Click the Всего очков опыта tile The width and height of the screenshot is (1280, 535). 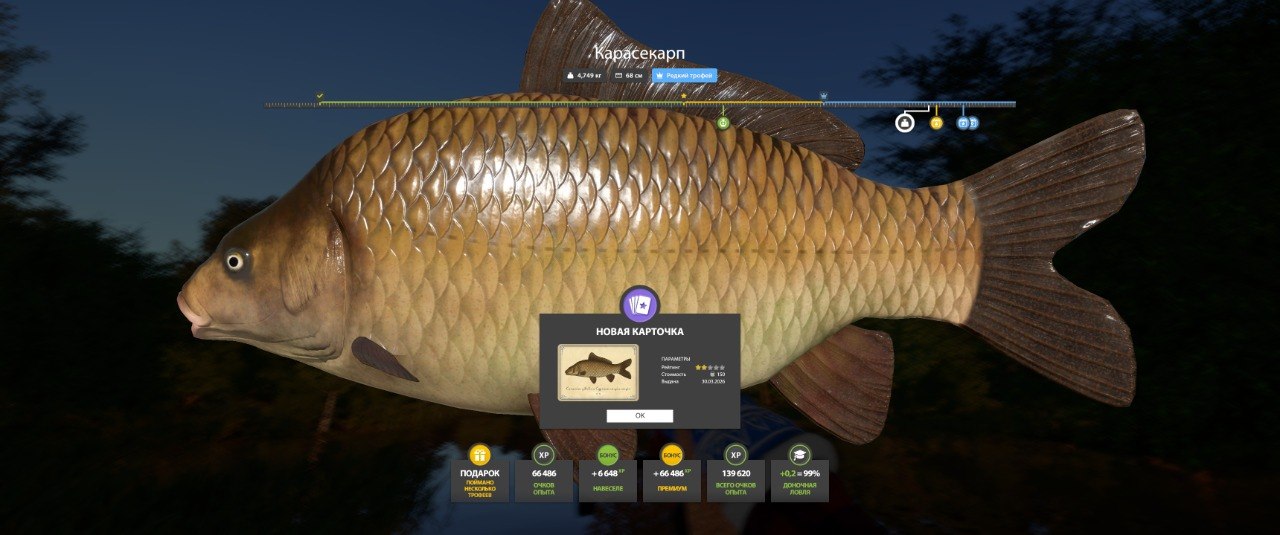[x=735, y=474]
